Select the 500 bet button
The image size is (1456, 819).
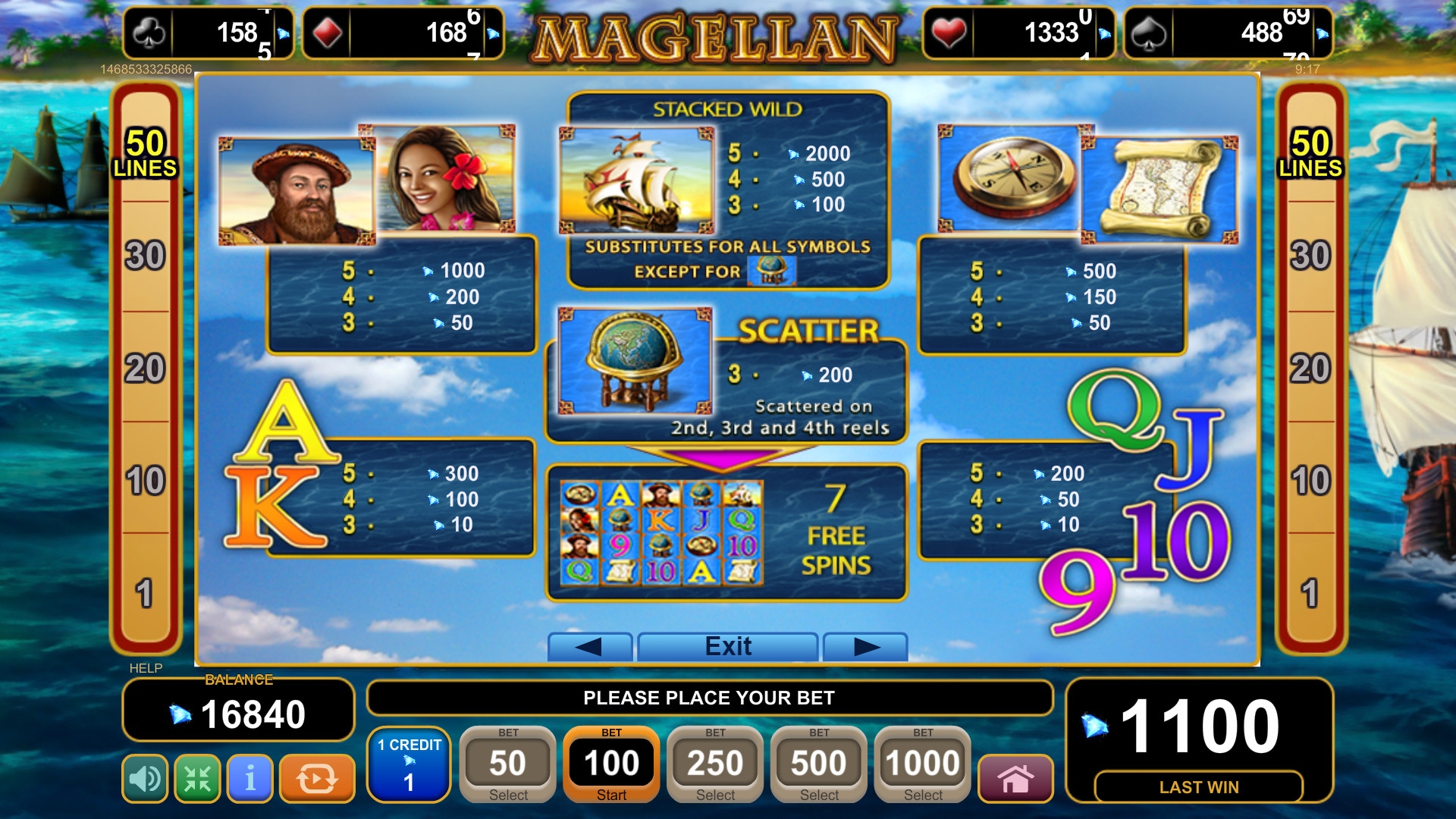[819, 764]
